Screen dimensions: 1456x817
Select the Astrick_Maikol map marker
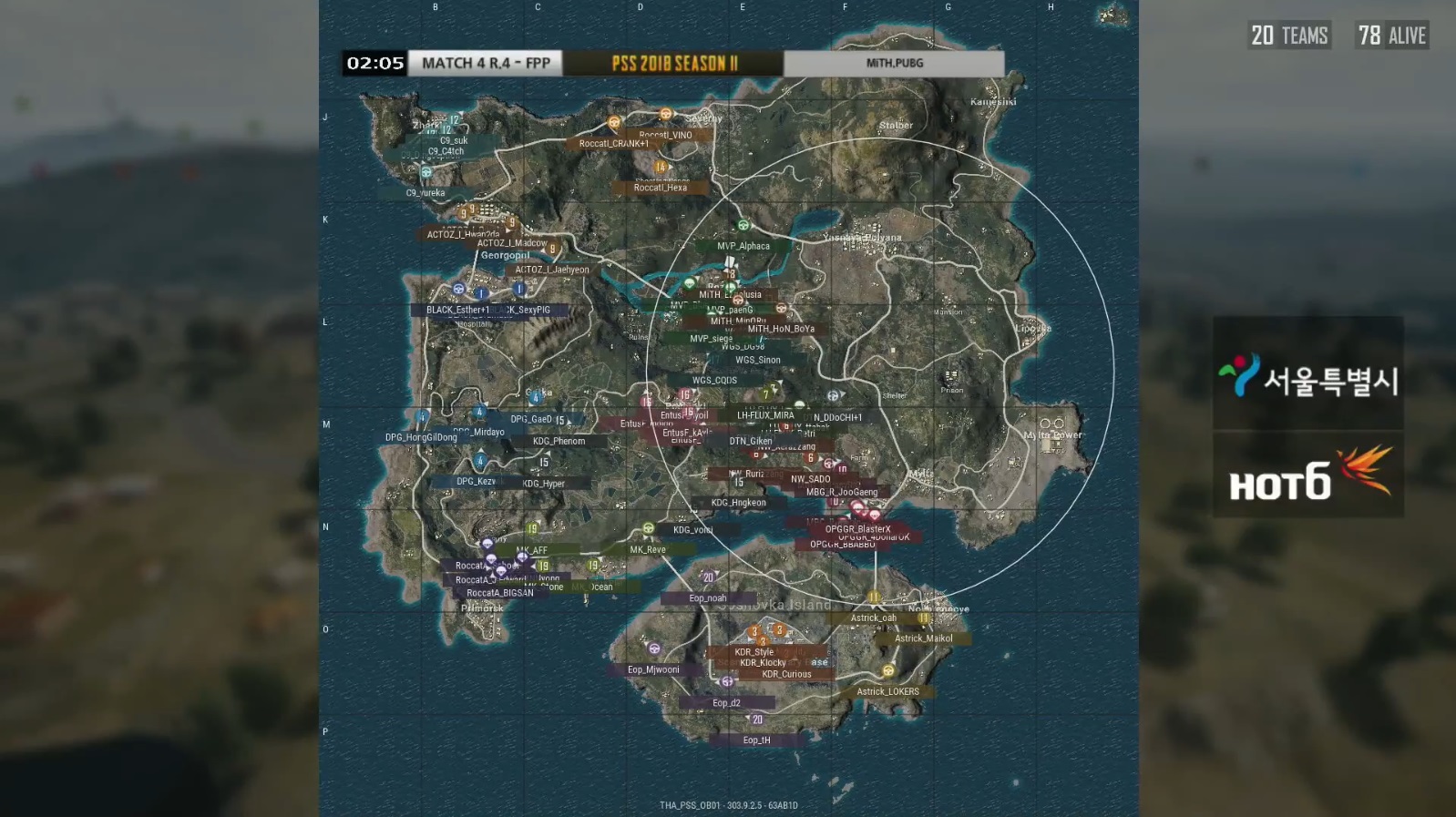coord(923,638)
